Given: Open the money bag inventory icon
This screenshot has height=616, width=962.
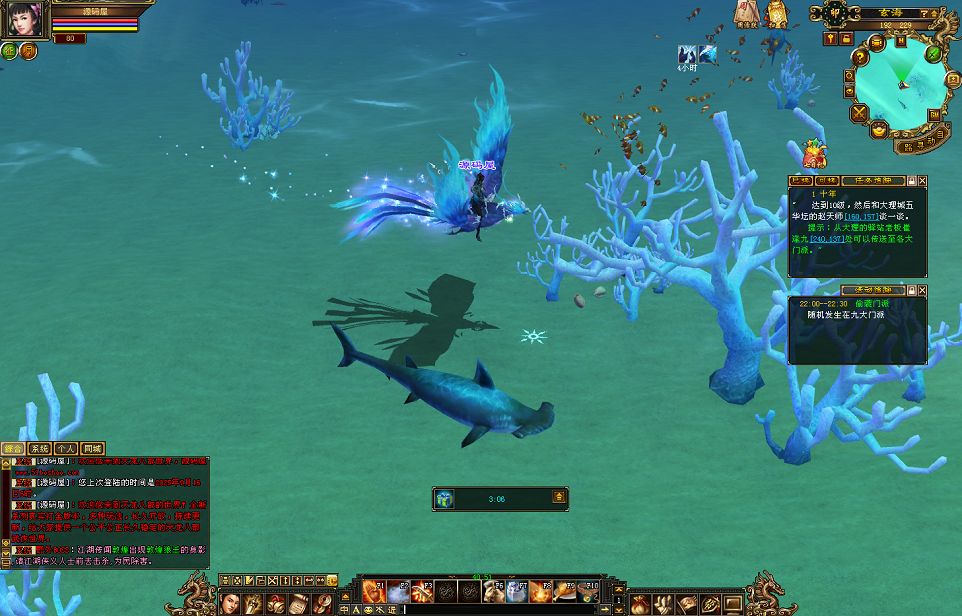Looking at the screenshot, I should tap(640, 604).
